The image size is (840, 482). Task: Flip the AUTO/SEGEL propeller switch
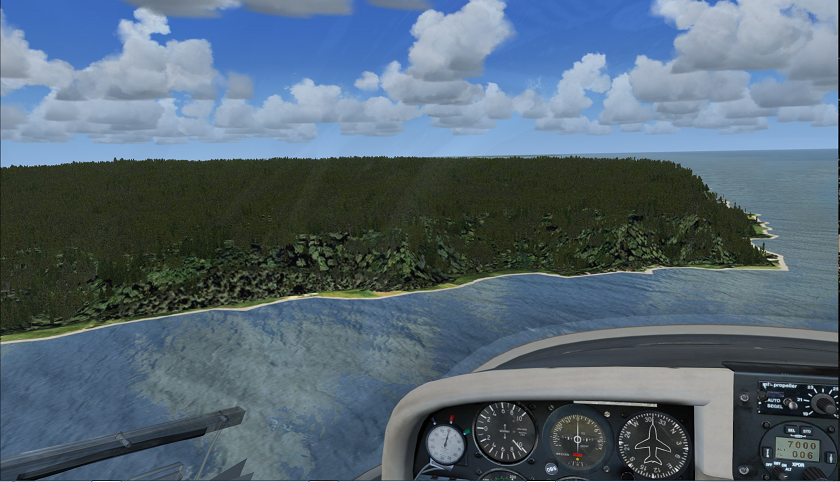(x=790, y=404)
